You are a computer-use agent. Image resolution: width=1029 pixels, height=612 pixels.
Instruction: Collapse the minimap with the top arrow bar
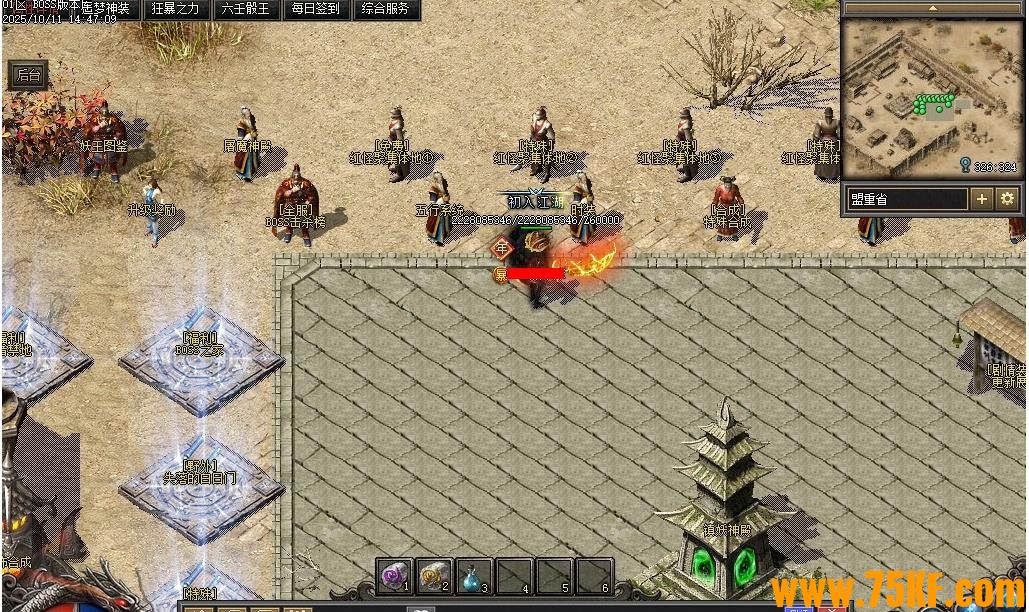932,8
